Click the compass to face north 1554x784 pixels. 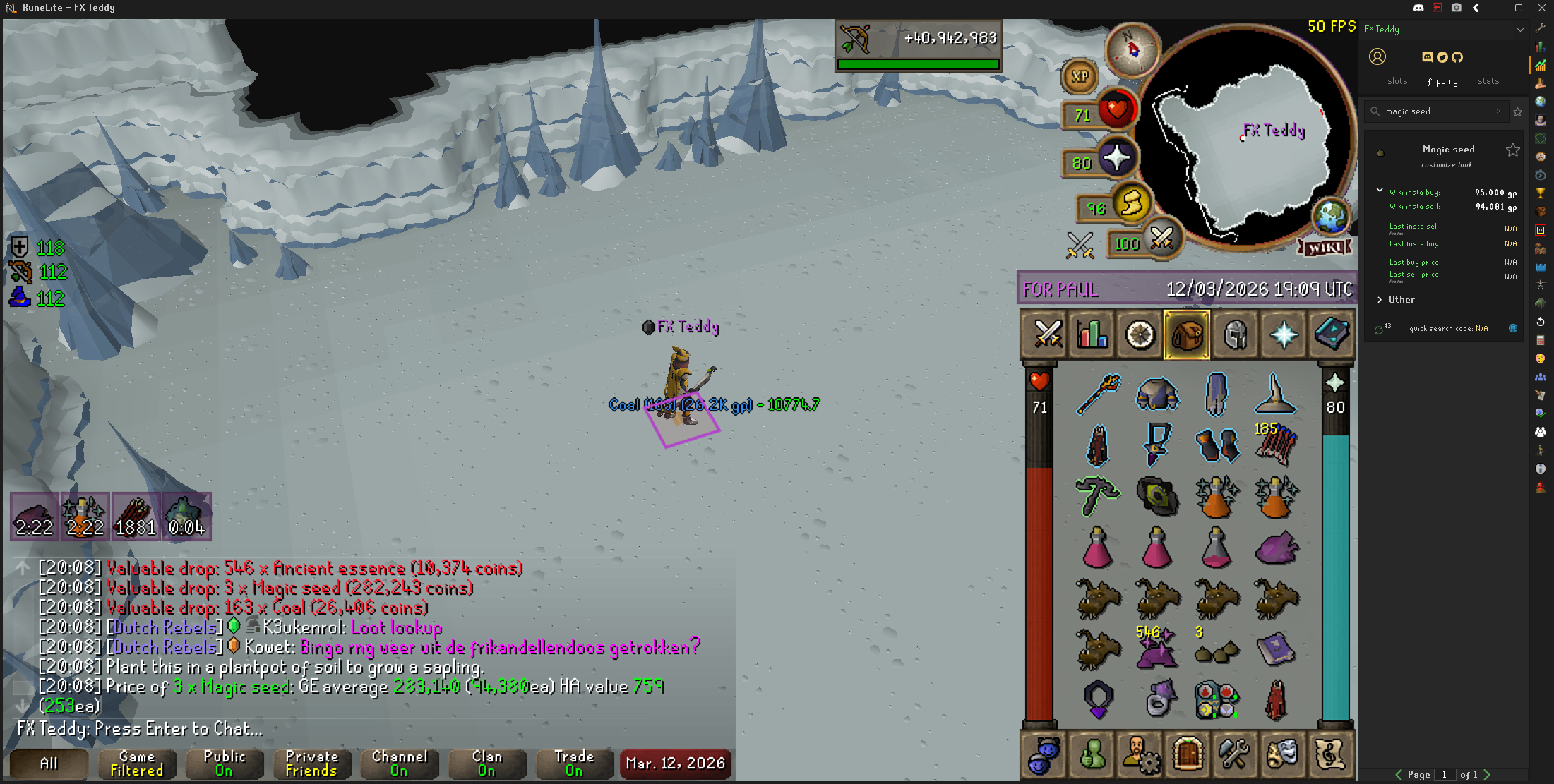(1132, 49)
